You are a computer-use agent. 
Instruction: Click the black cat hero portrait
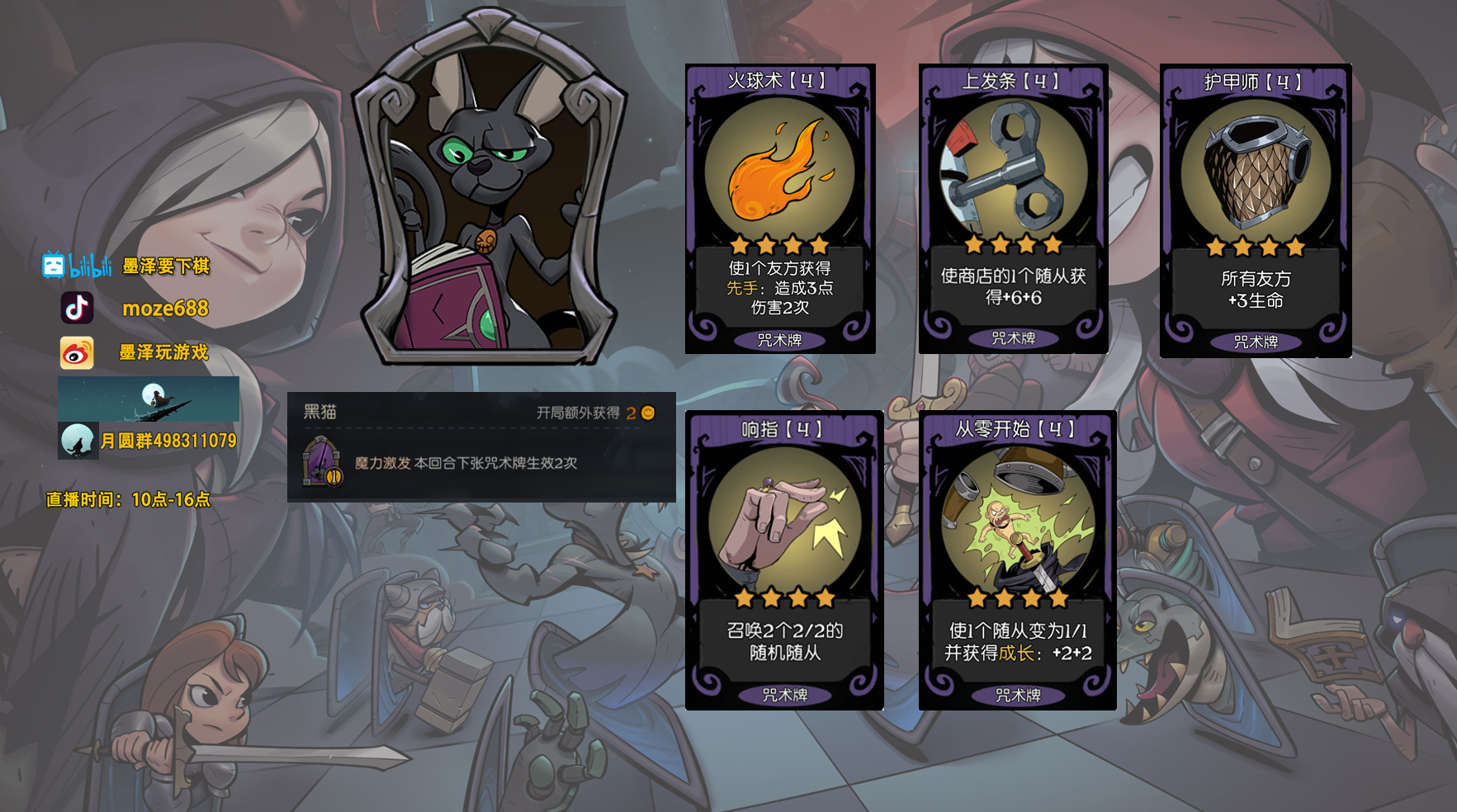click(490, 188)
